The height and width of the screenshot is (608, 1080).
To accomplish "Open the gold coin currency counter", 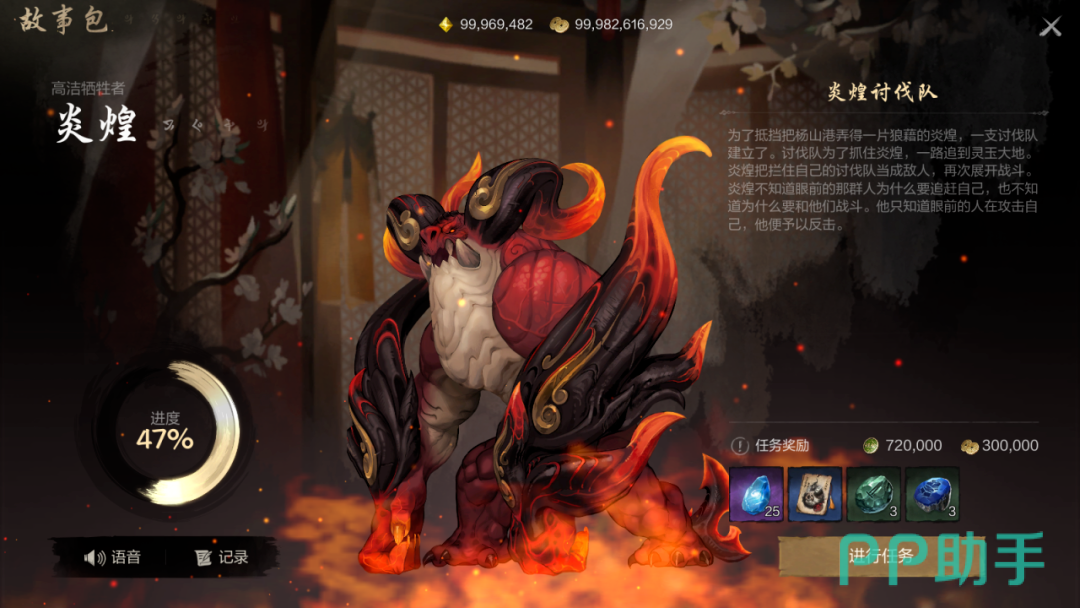I will (x=611, y=24).
